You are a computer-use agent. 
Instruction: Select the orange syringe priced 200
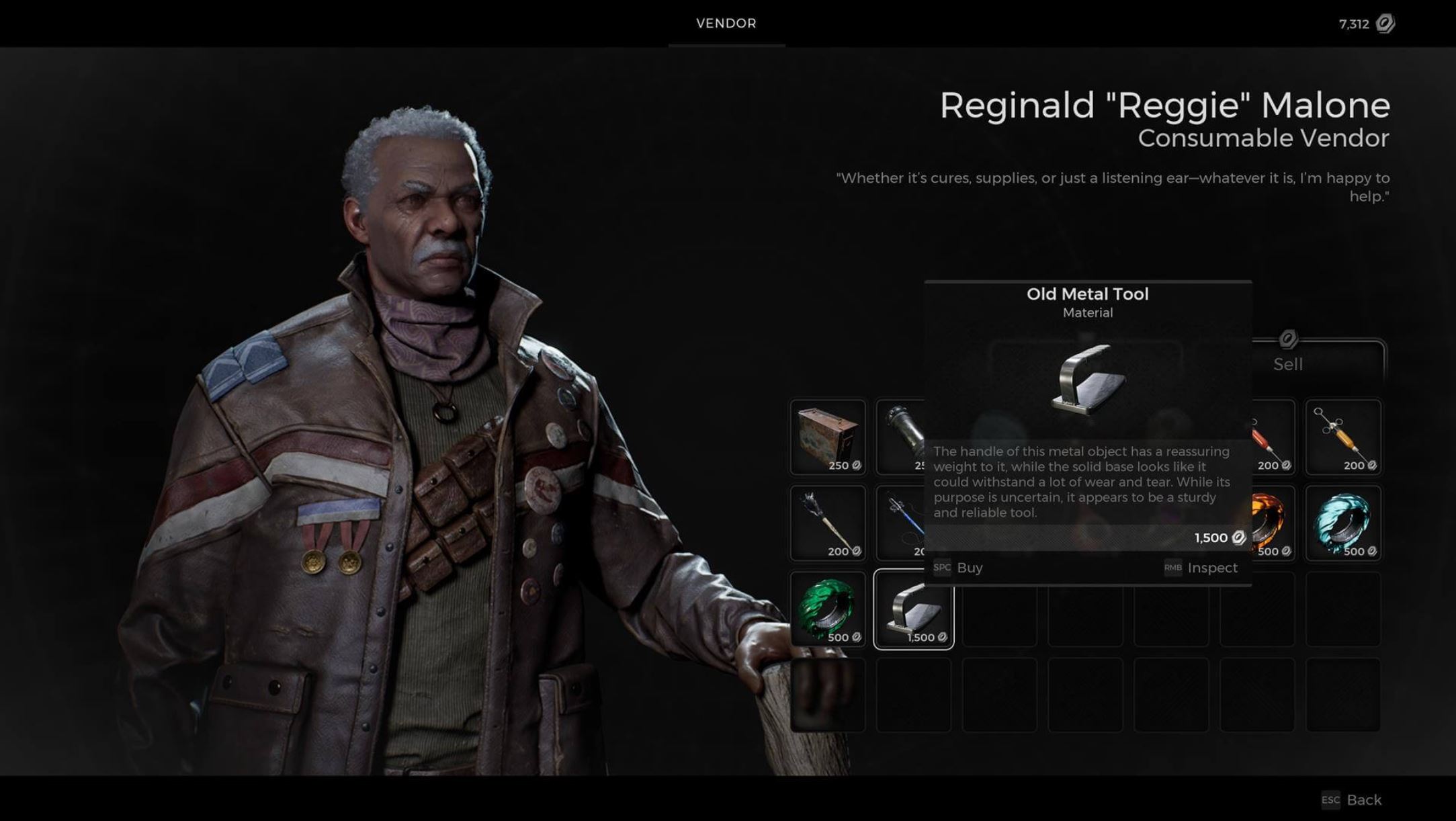[x=1344, y=437]
